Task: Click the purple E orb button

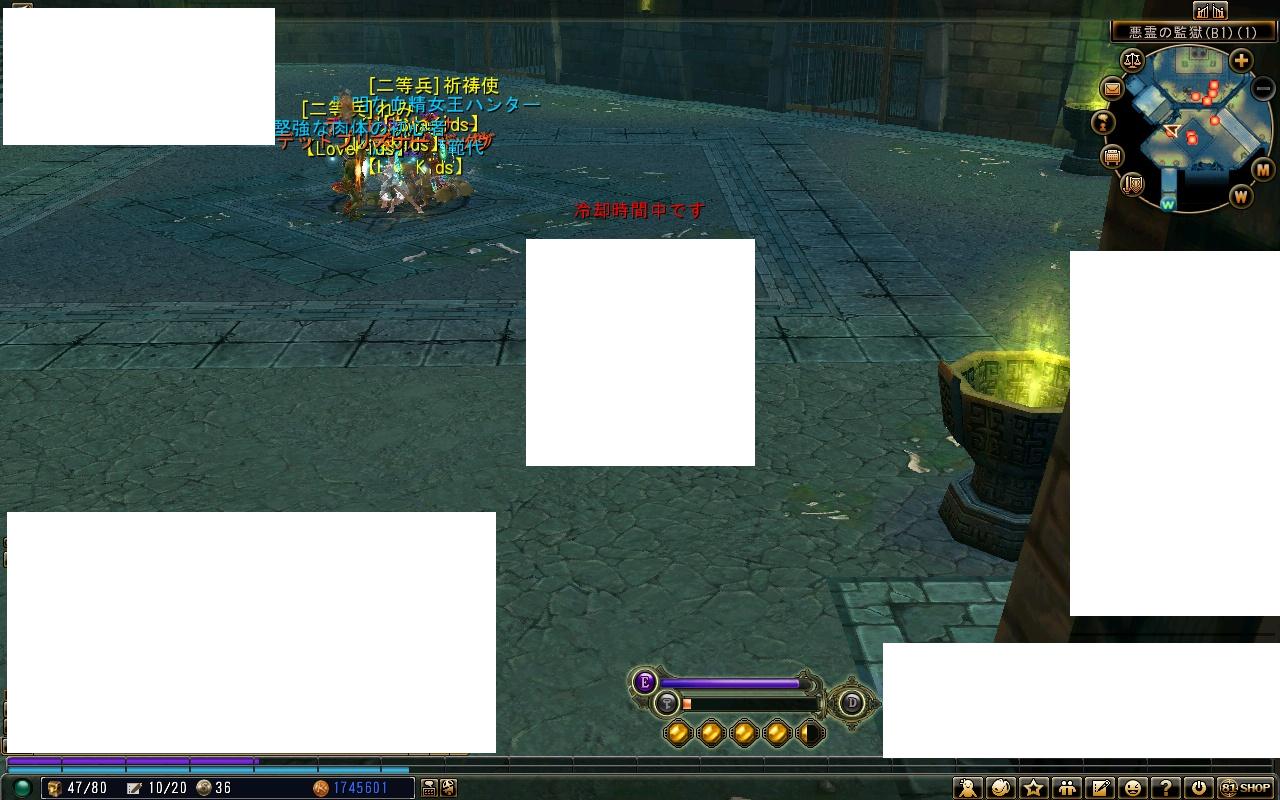Action: [645, 682]
